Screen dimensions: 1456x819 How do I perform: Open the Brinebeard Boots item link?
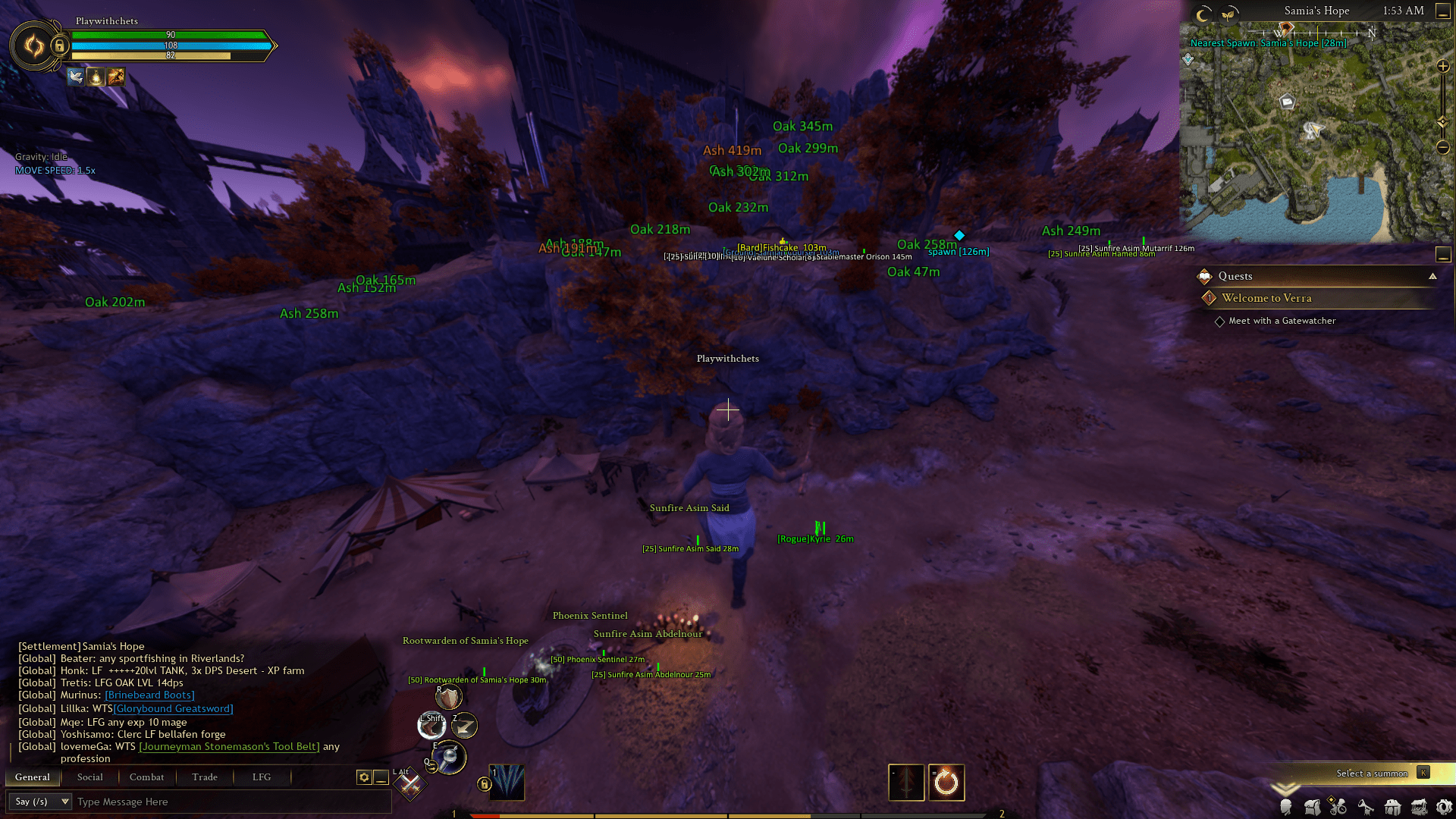(x=149, y=695)
